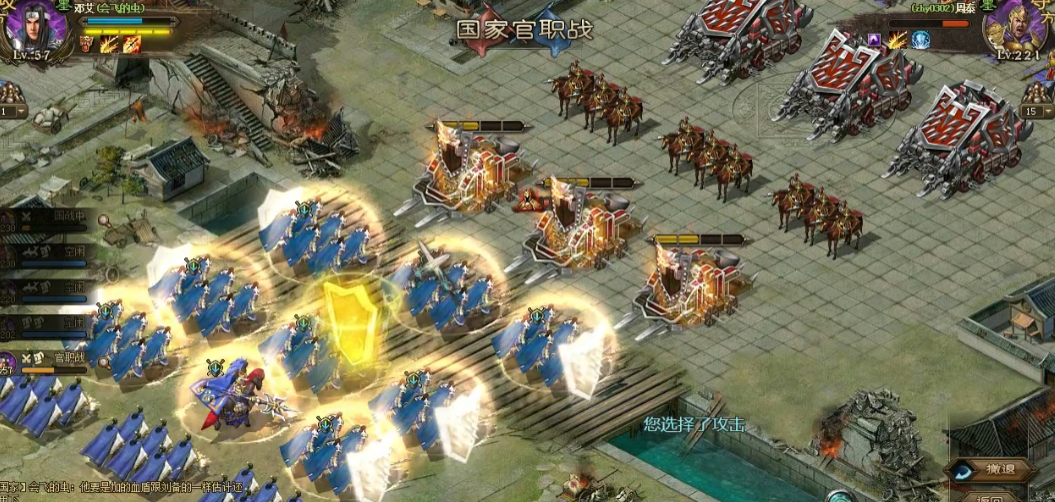
Task: Click the 撤退 (retreat) button
Action: [x=995, y=469]
